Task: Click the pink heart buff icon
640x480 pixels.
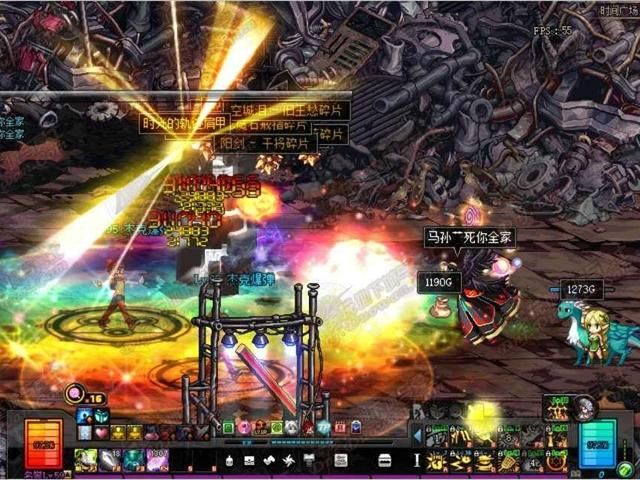Action: (x=101, y=432)
